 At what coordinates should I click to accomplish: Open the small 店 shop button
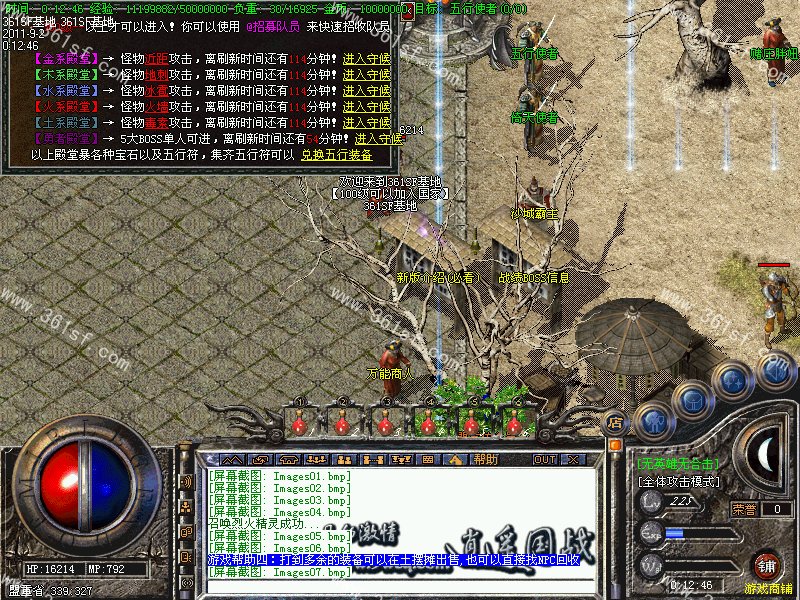615,423
